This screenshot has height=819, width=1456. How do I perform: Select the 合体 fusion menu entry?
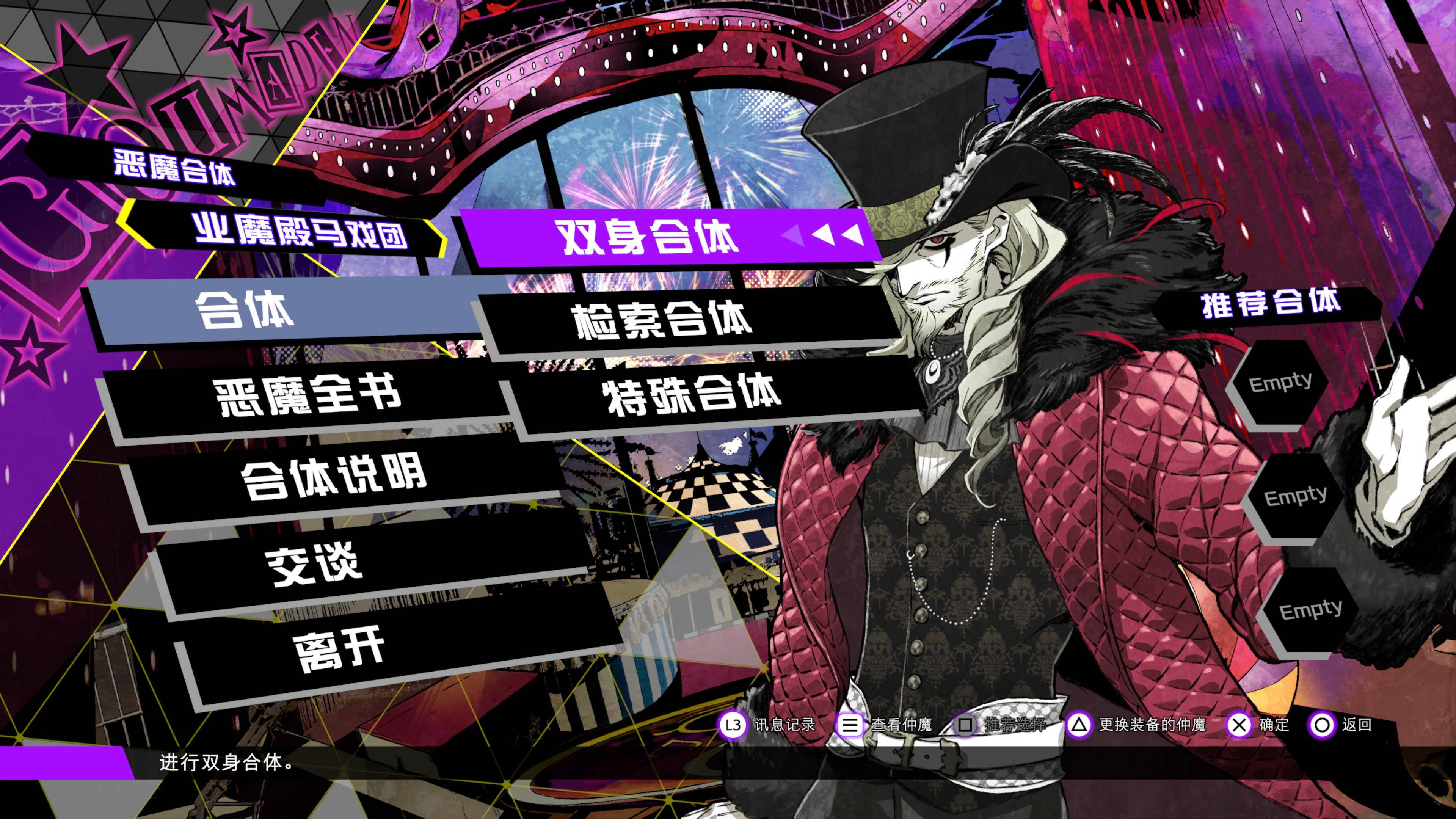click(244, 310)
